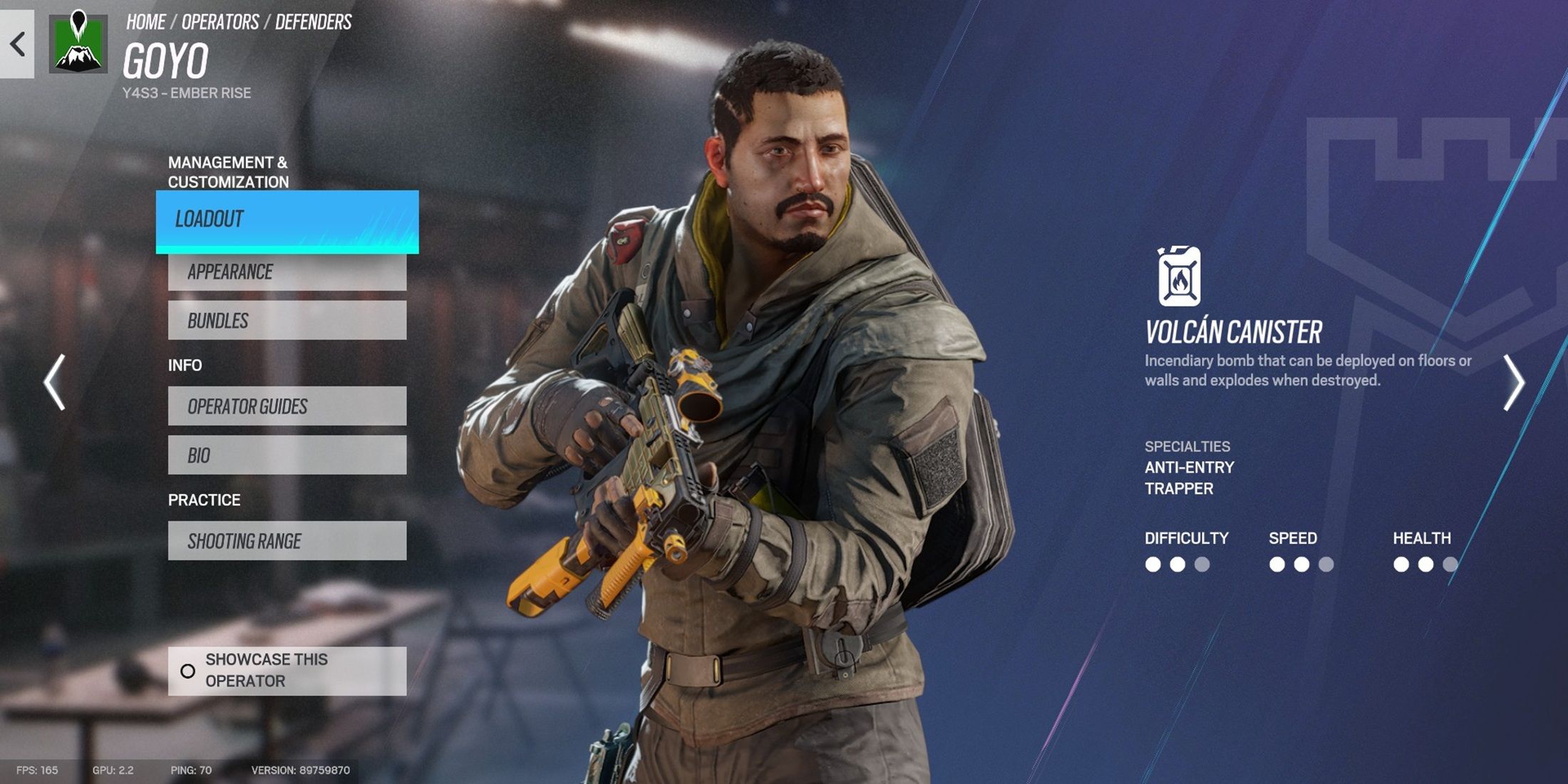
Task: Open Operator Guides
Action: (x=287, y=406)
